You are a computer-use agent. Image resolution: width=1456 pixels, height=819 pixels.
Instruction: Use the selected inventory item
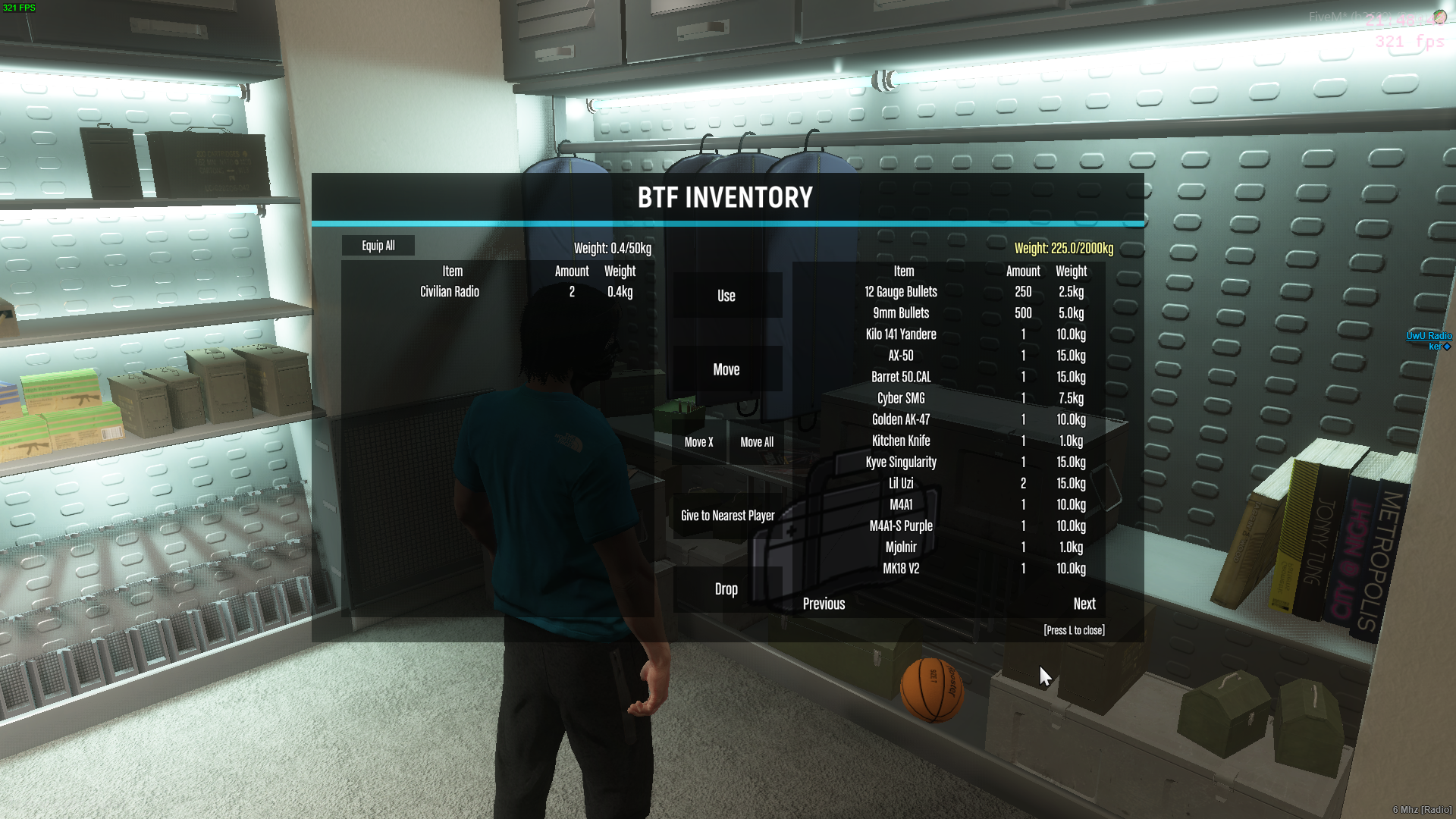pos(726,296)
